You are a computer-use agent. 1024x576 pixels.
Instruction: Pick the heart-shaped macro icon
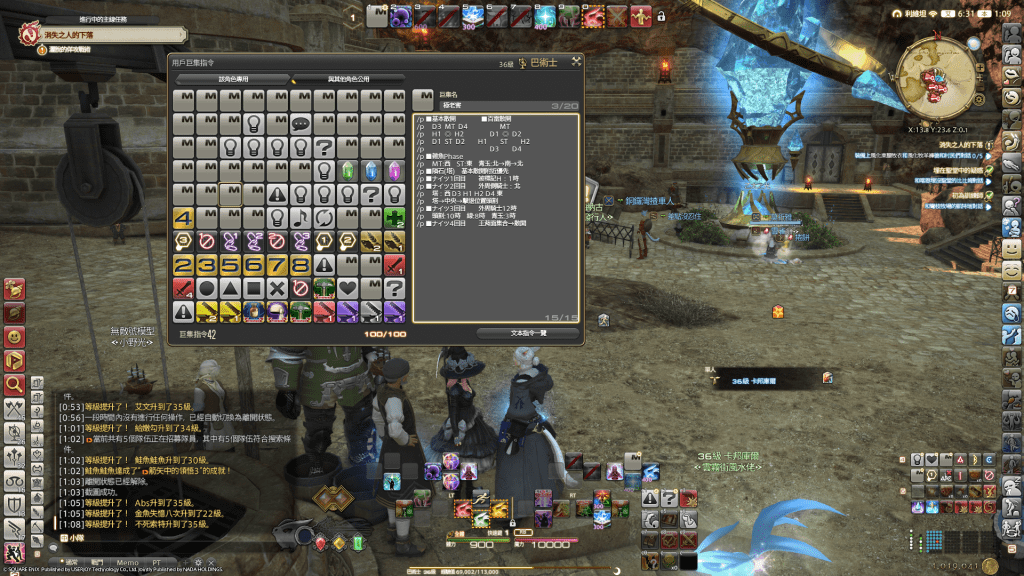tap(349, 288)
